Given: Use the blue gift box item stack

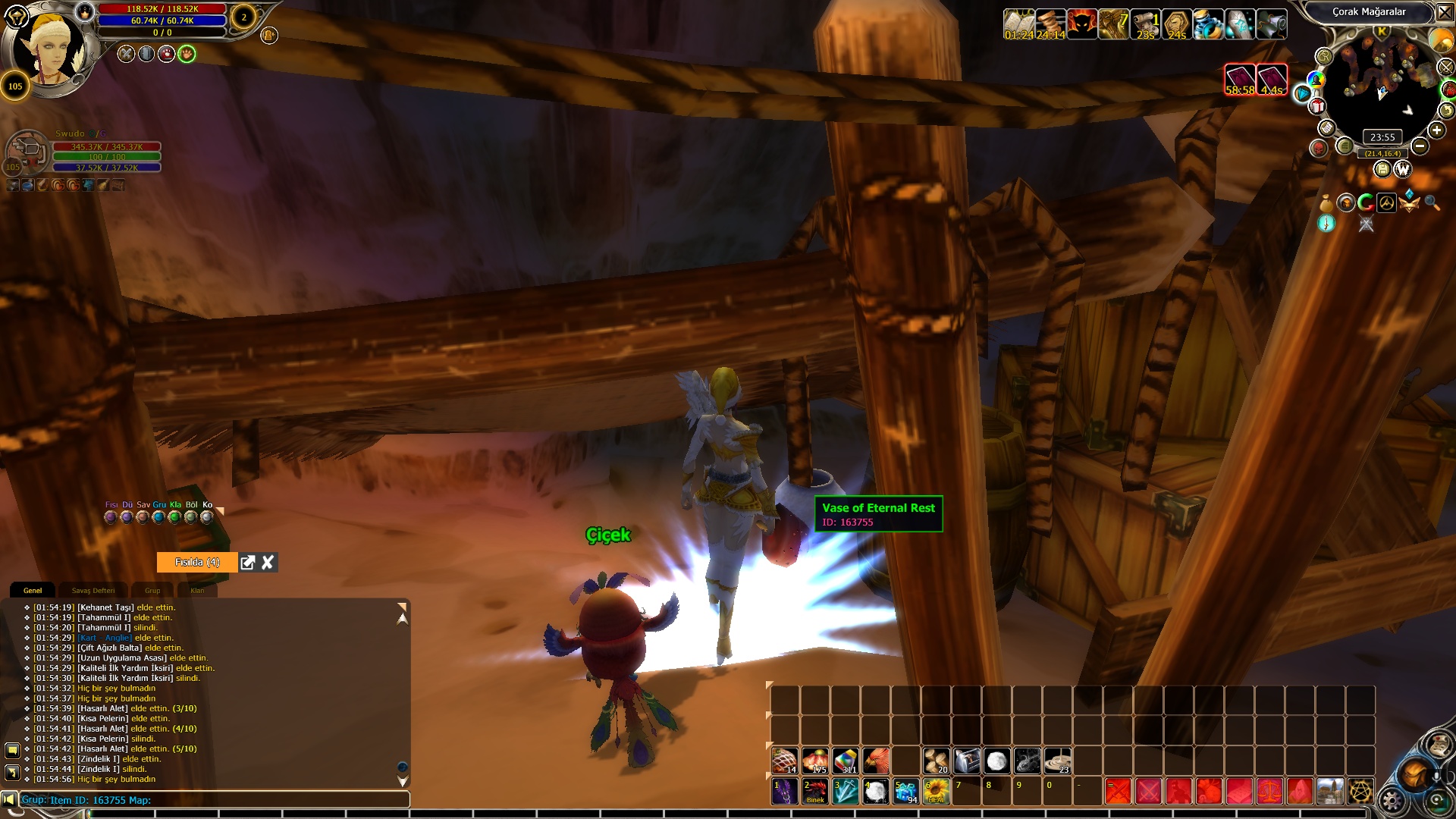Looking at the screenshot, I should [x=906, y=791].
